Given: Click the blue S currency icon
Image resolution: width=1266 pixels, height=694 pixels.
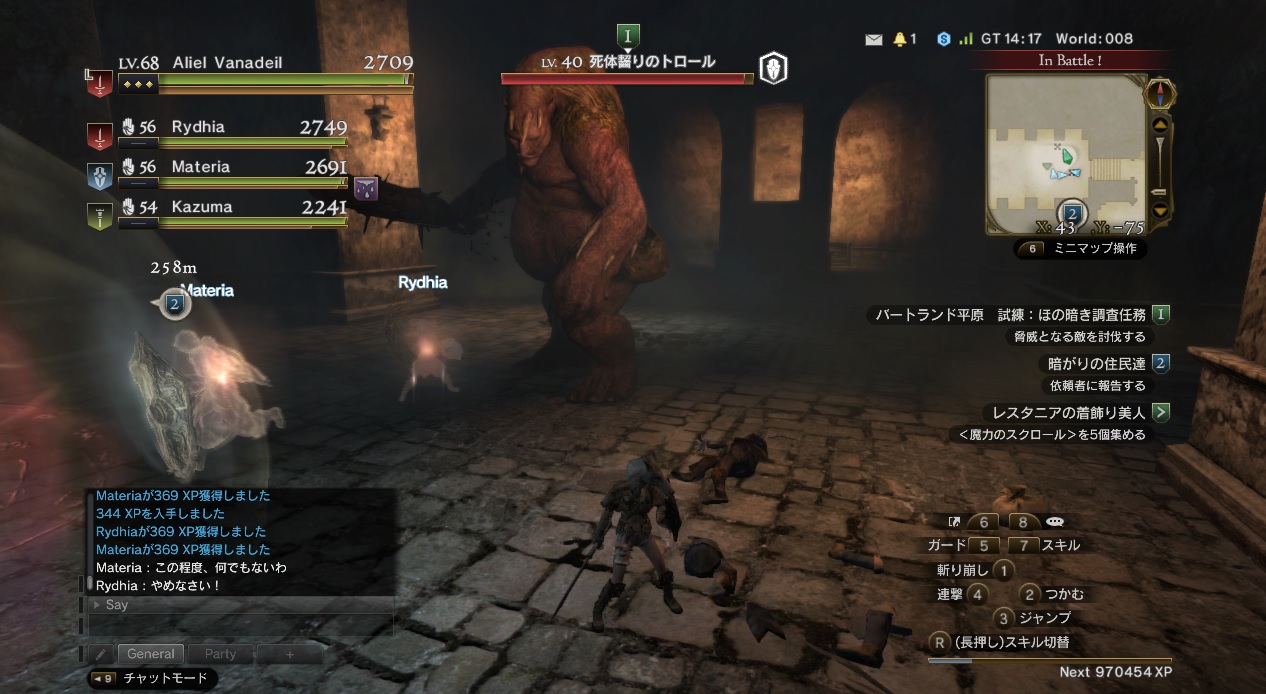Looking at the screenshot, I should pyautogui.click(x=943, y=39).
